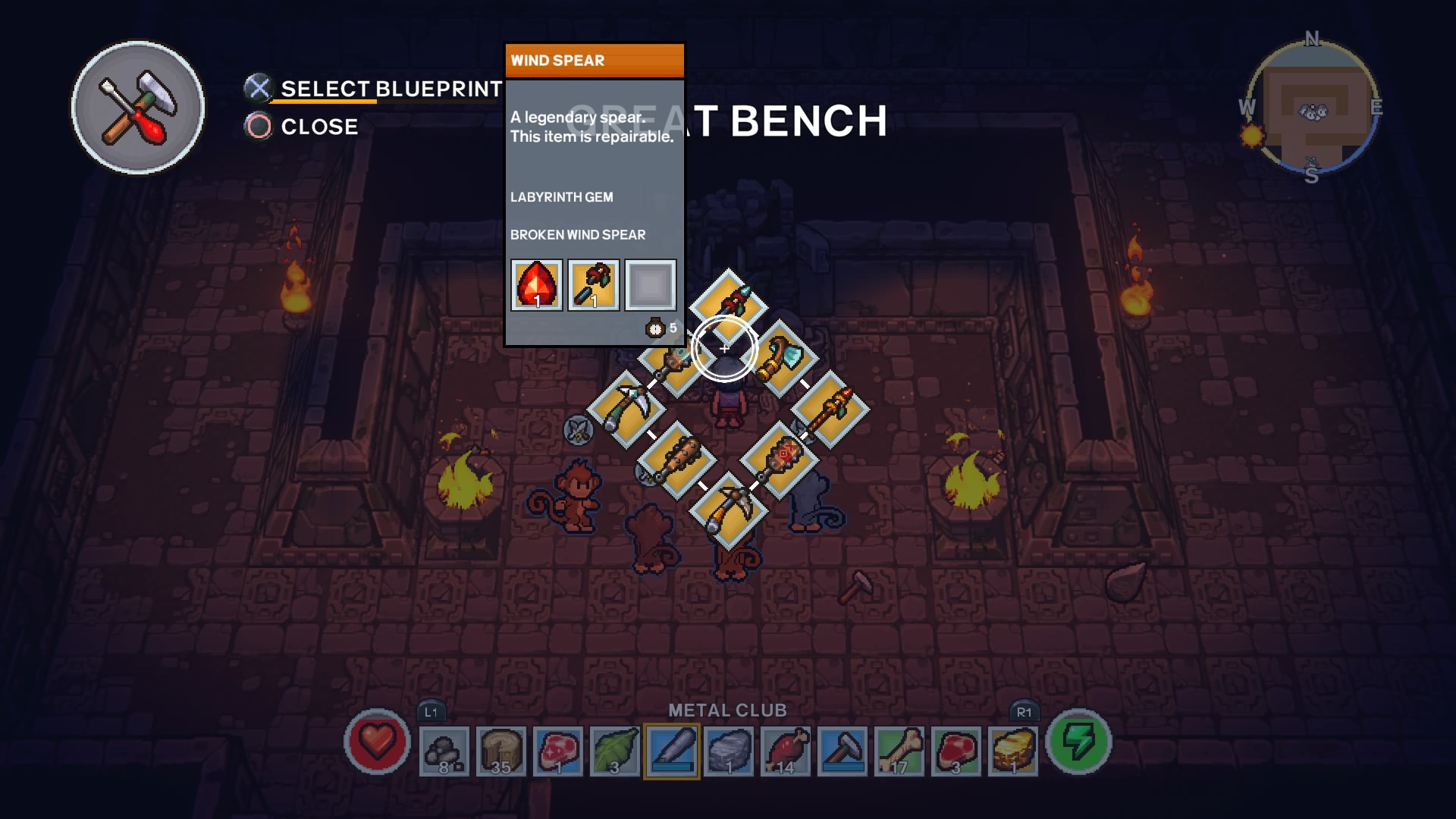Choose the crystal-bladed axe blueprint
The height and width of the screenshot is (819, 1456).
(x=782, y=358)
